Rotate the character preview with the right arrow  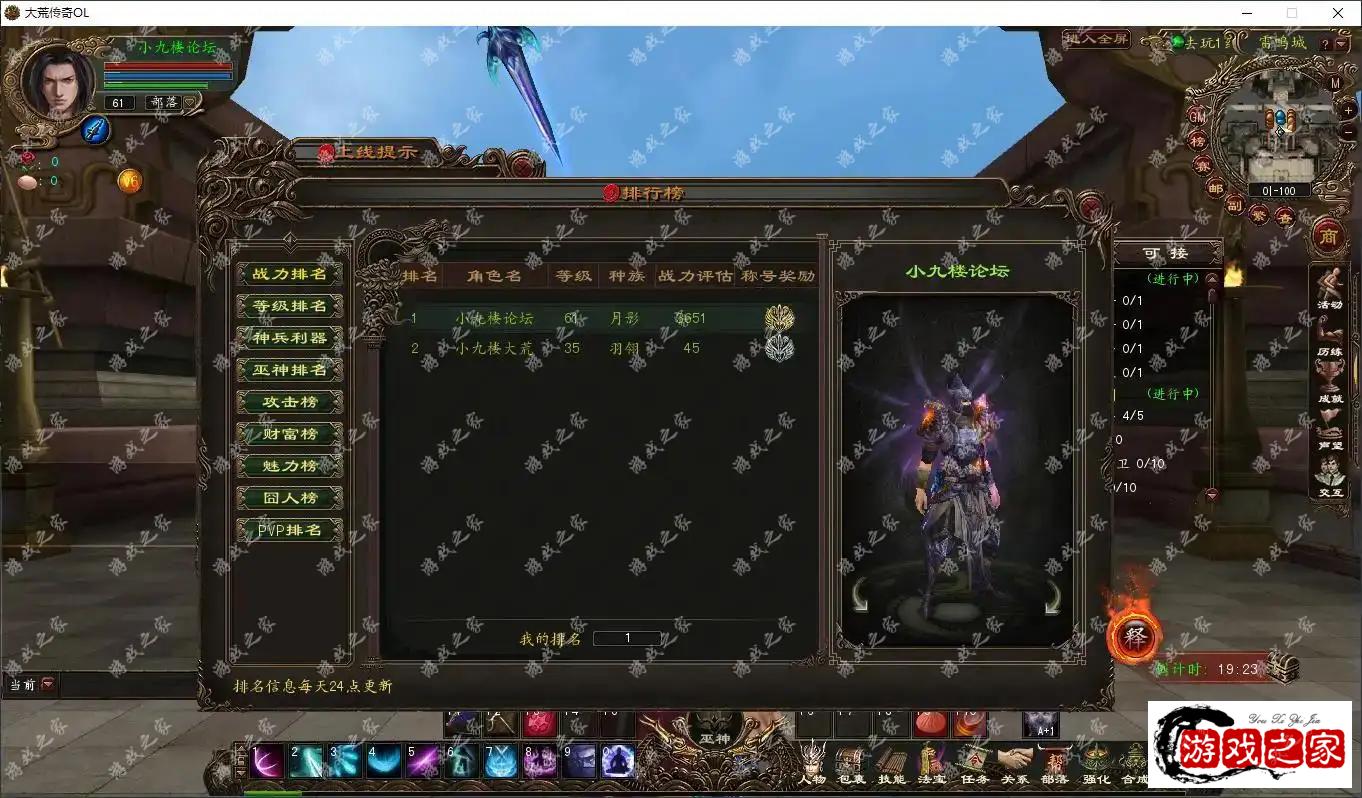coord(1052,597)
